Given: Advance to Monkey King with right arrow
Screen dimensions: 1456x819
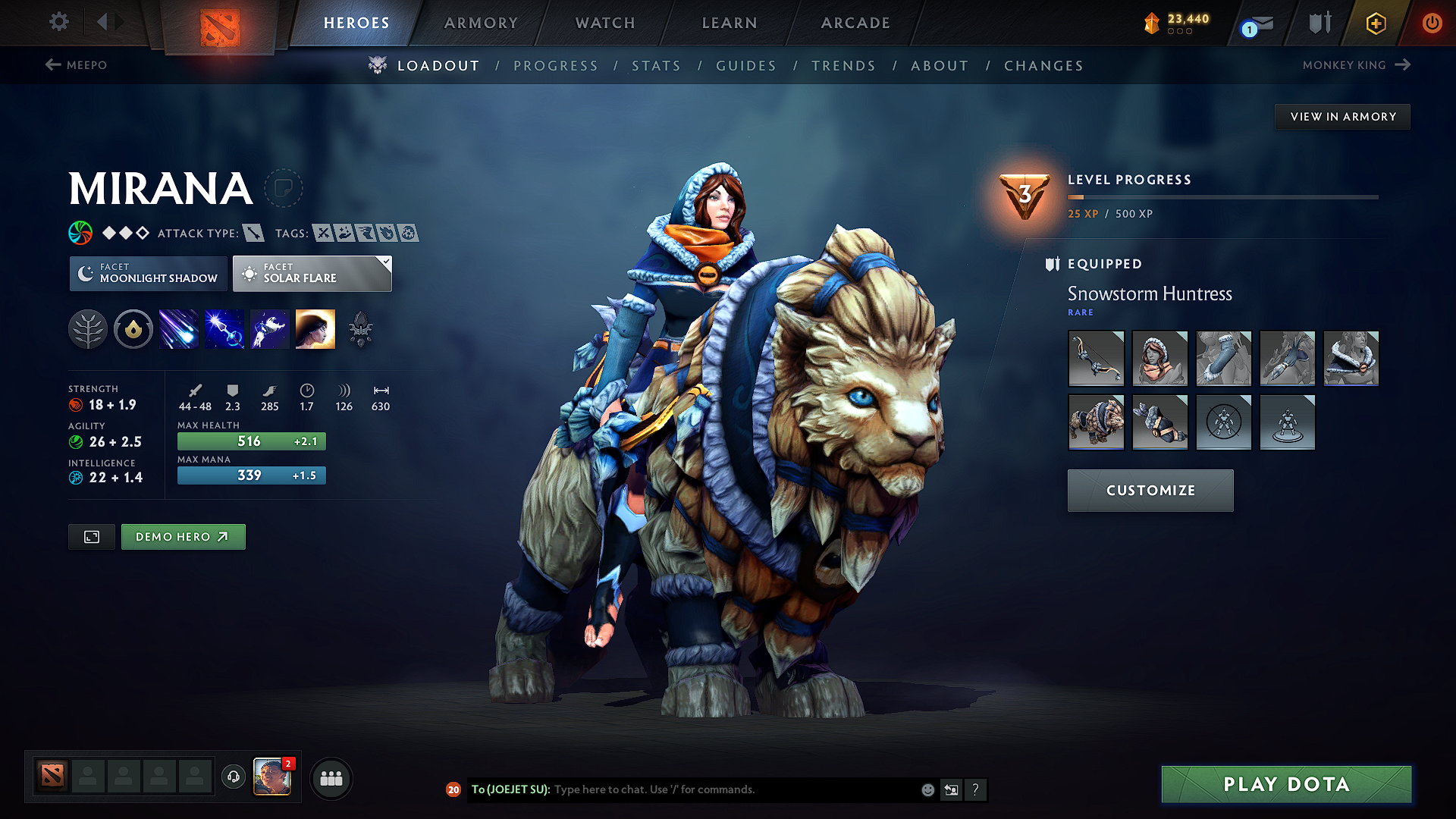Looking at the screenshot, I should [x=1404, y=65].
